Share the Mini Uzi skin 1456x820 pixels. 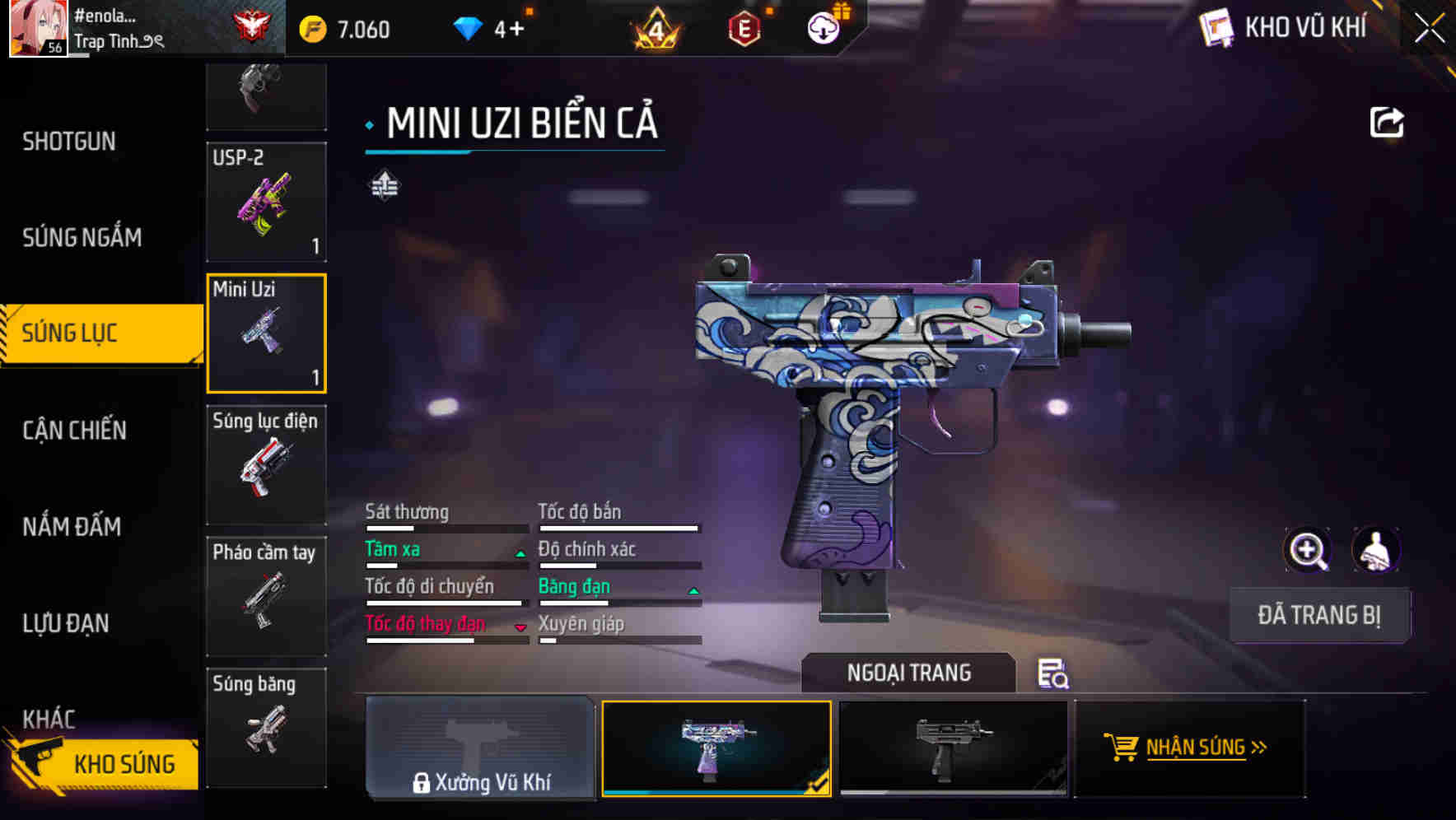(1387, 123)
